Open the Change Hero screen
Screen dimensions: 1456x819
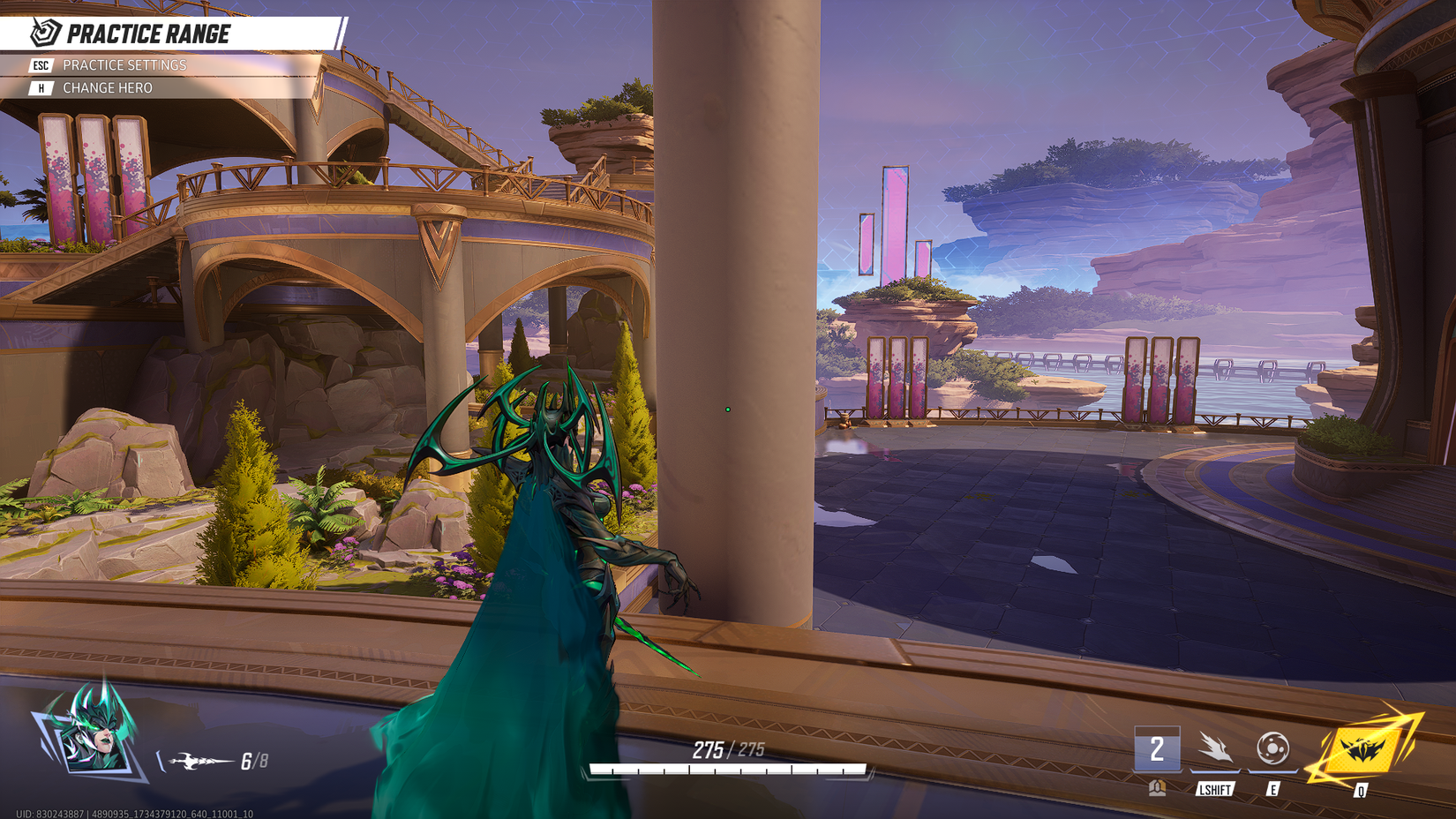tap(106, 87)
